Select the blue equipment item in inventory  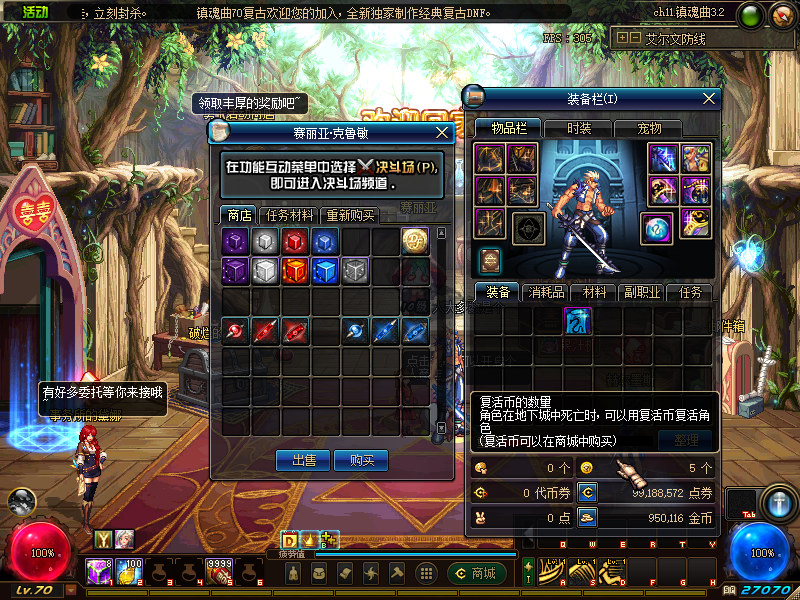[578, 320]
